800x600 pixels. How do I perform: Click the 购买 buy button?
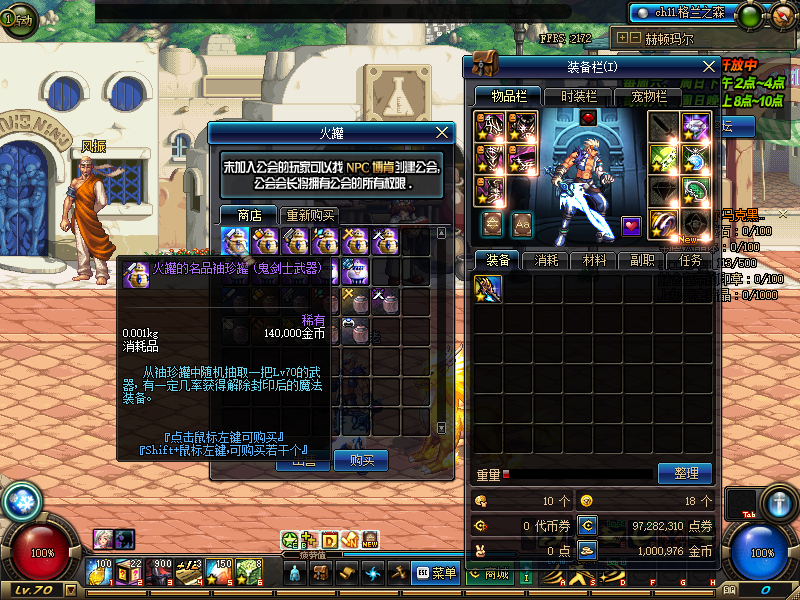click(361, 460)
